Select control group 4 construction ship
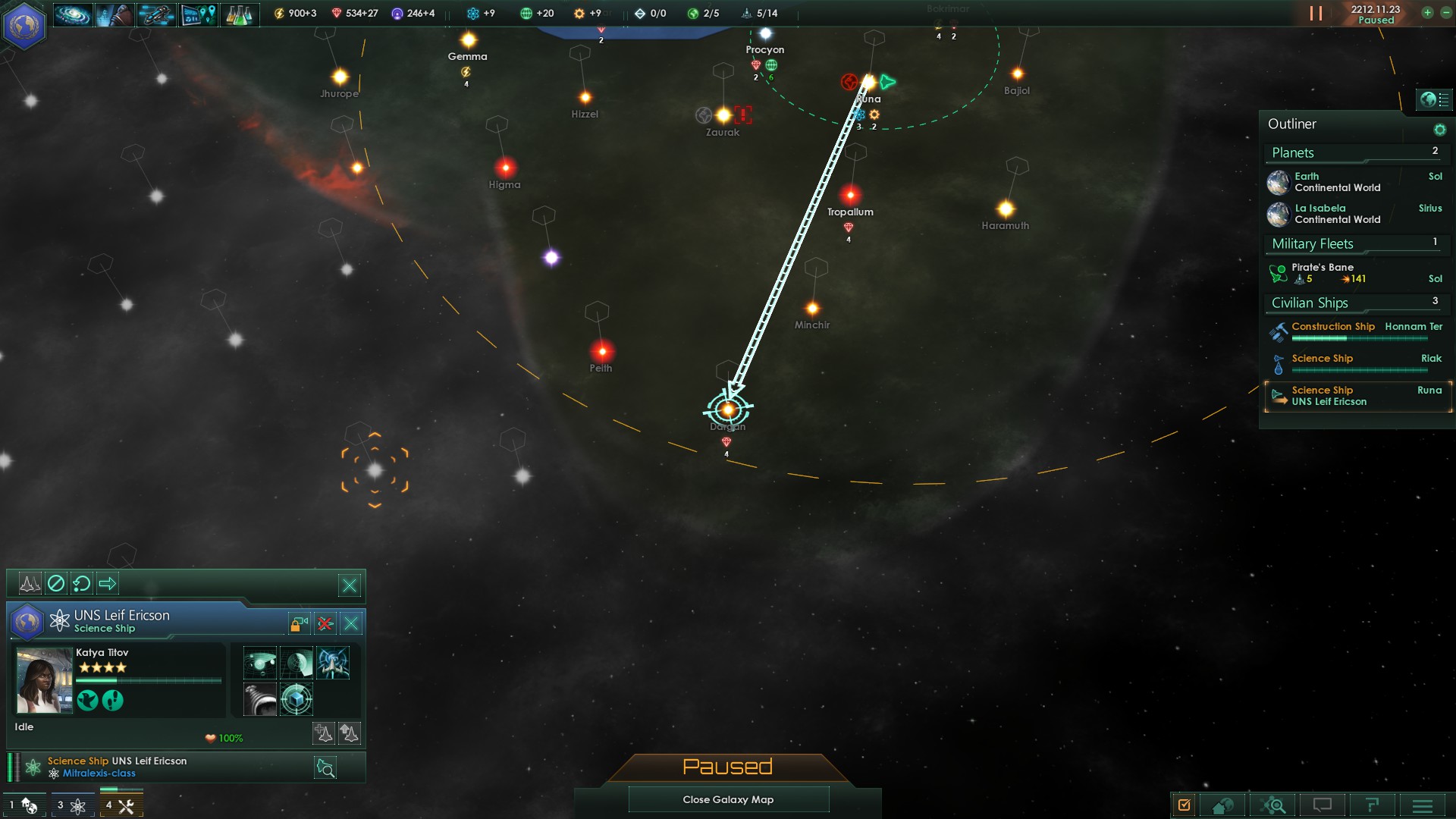 tap(120, 805)
